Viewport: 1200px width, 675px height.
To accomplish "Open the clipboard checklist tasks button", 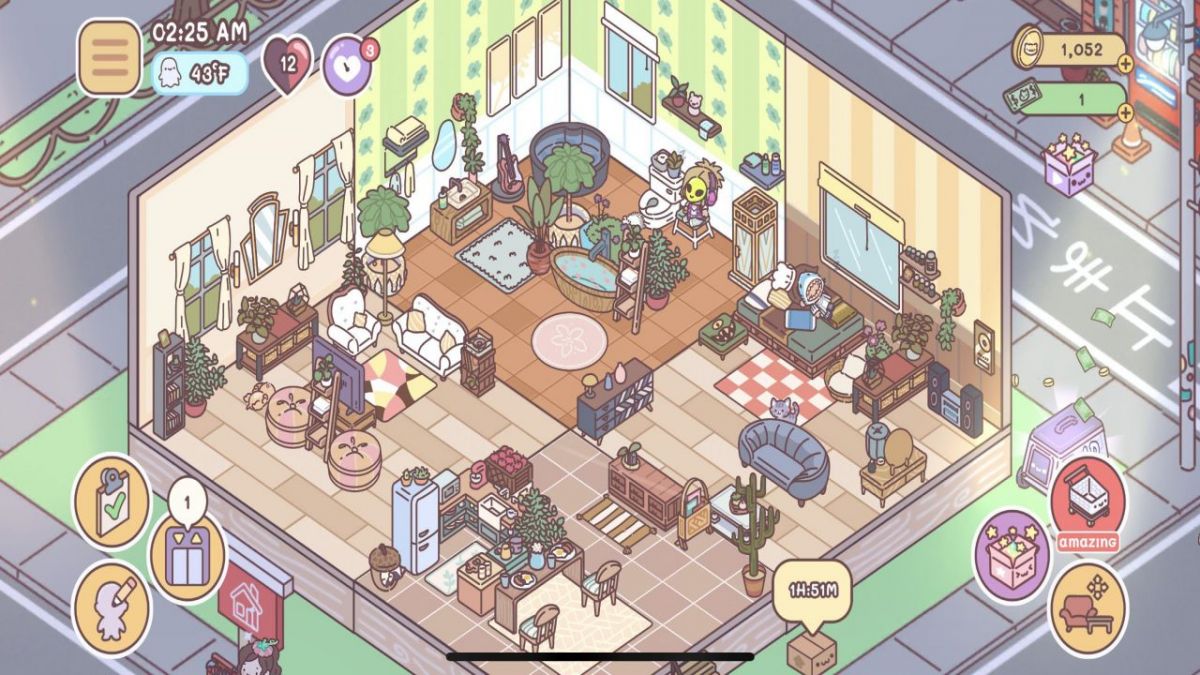I will point(111,500).
